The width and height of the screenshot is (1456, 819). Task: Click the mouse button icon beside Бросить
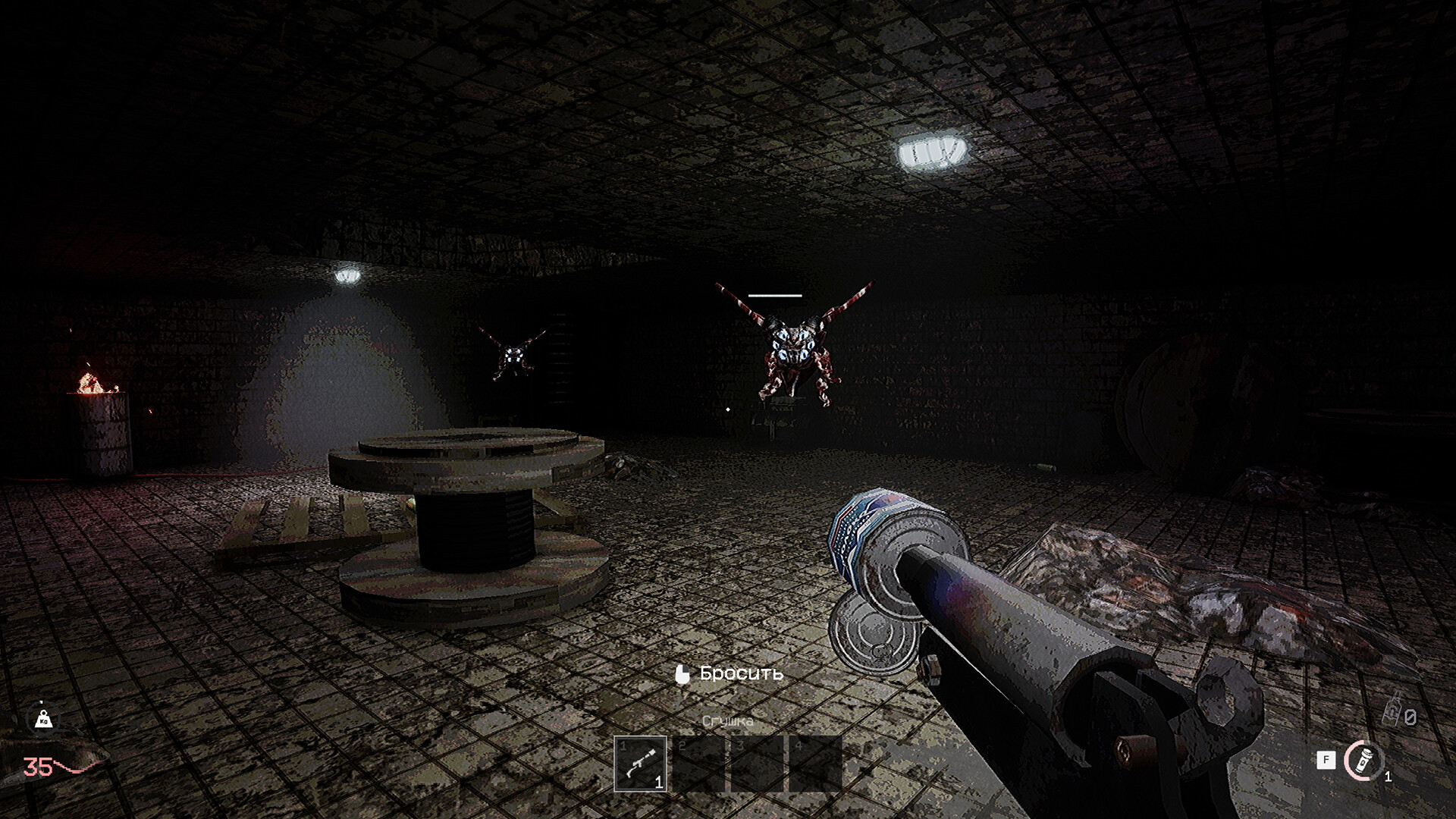point(682,673)
